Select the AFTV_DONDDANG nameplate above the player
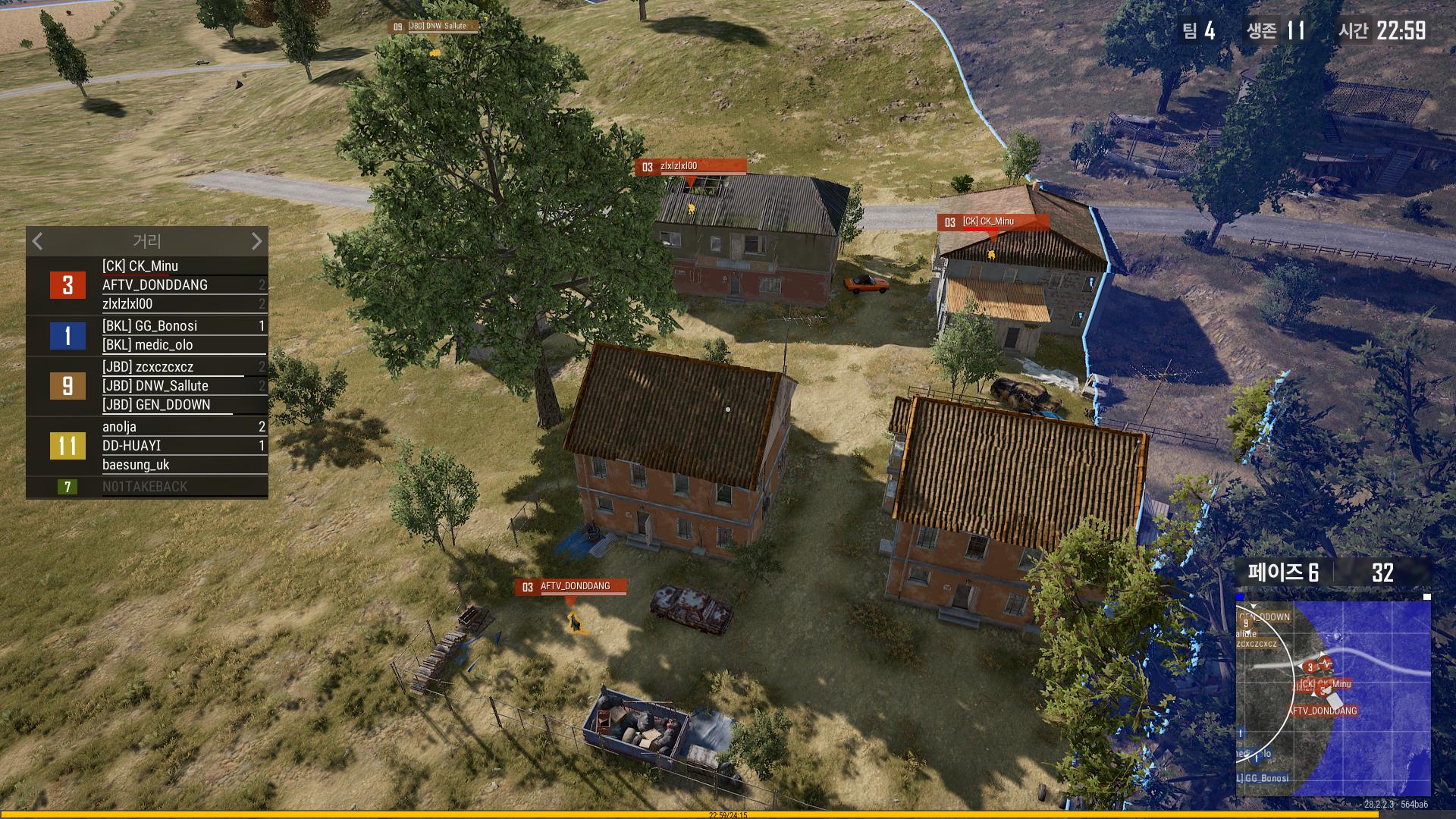The image size is (1456, 819). tap(571, 587)
